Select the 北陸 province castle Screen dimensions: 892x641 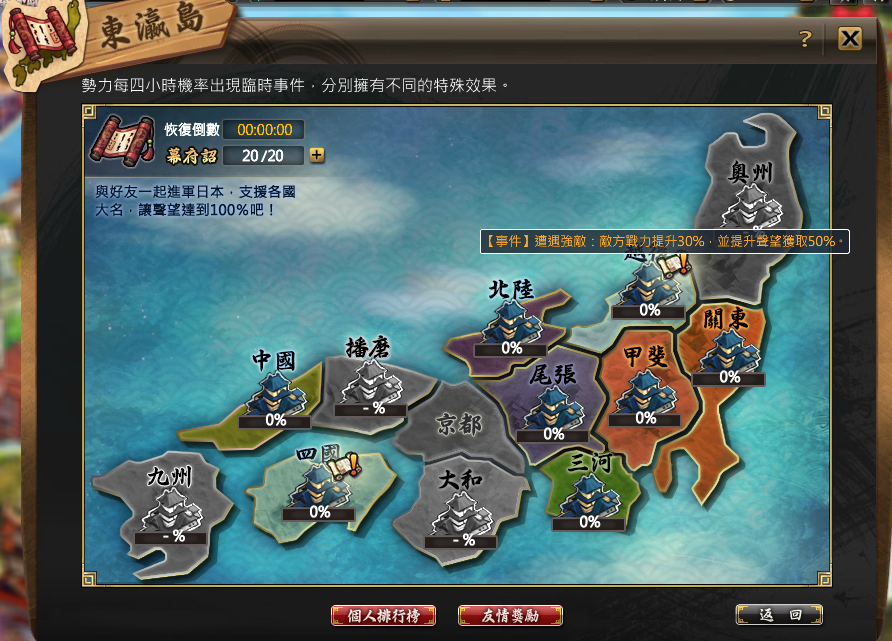click(x=511, y=324)
